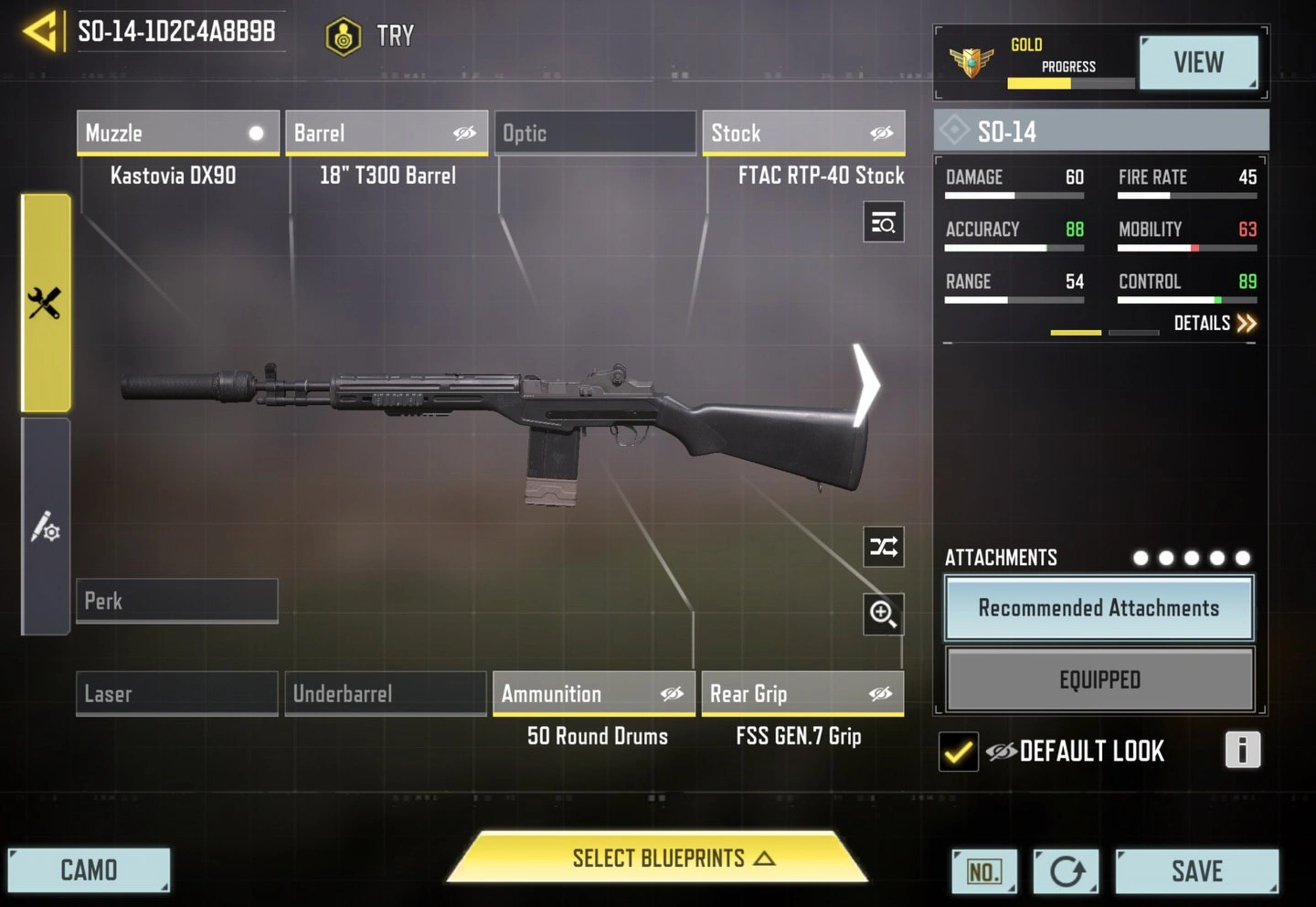Select the Muzzle attachment slot
The height and width of the screenshot is (907, 1316).
point(177,133)
